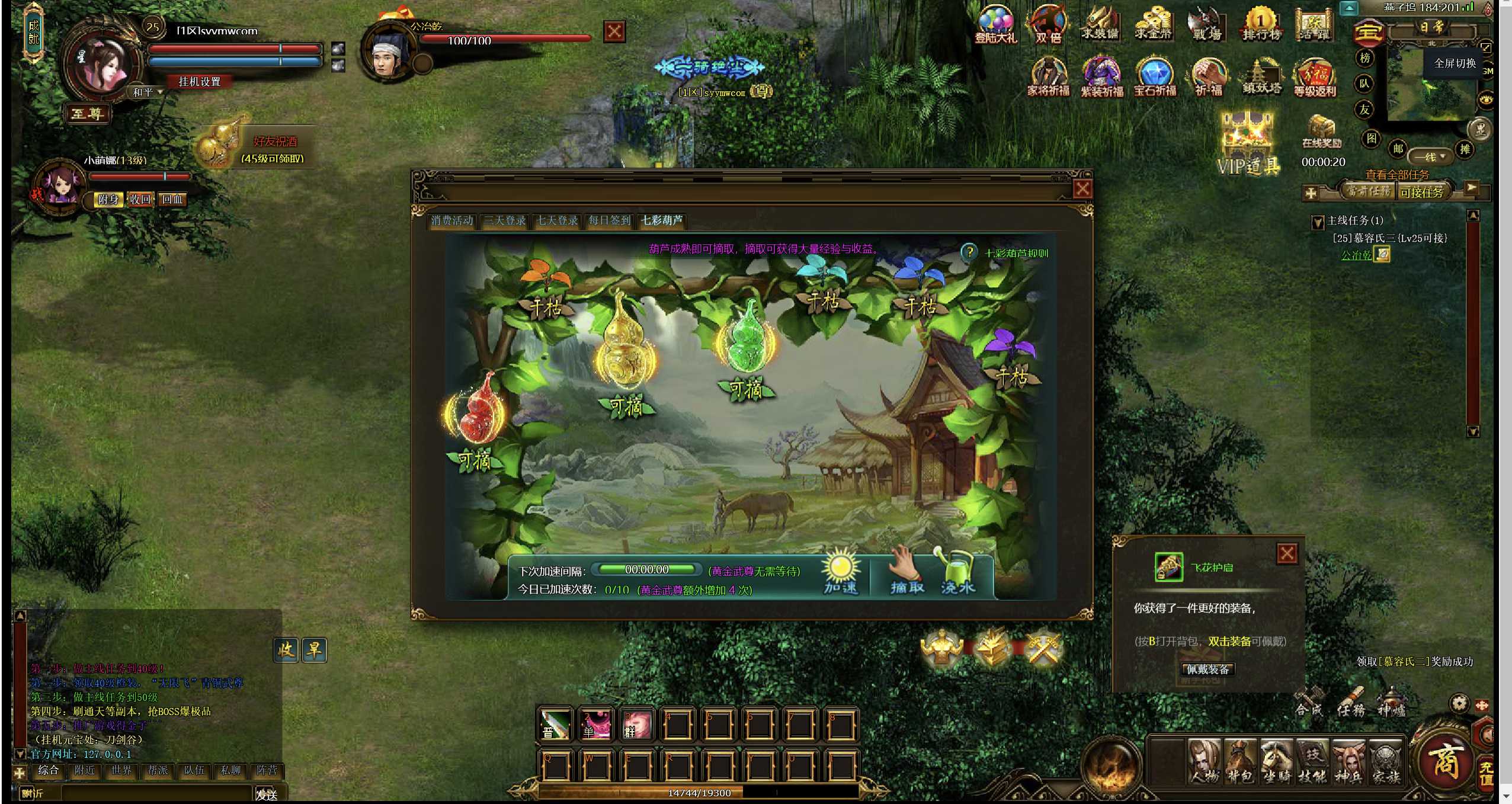Close the seven-color gourd event window
1512x804 pixels.
click(1082, 189)
